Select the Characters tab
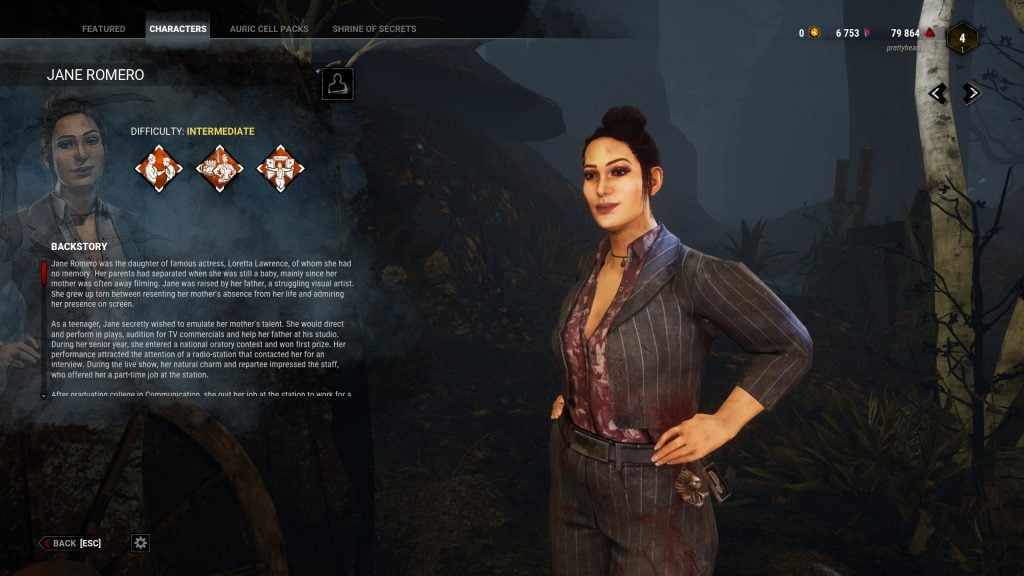 tap(178, 29)
